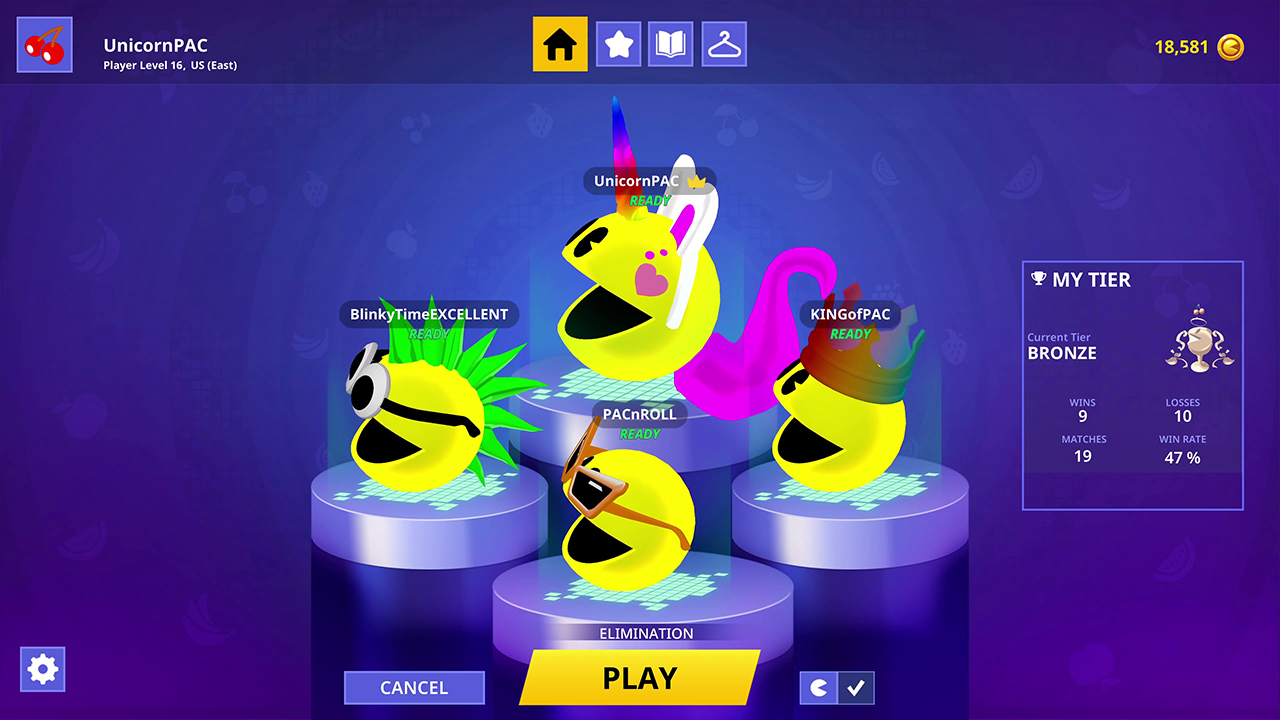
Task: Toggle your READY status under UnicornPAC
Action: coord(650,200)
